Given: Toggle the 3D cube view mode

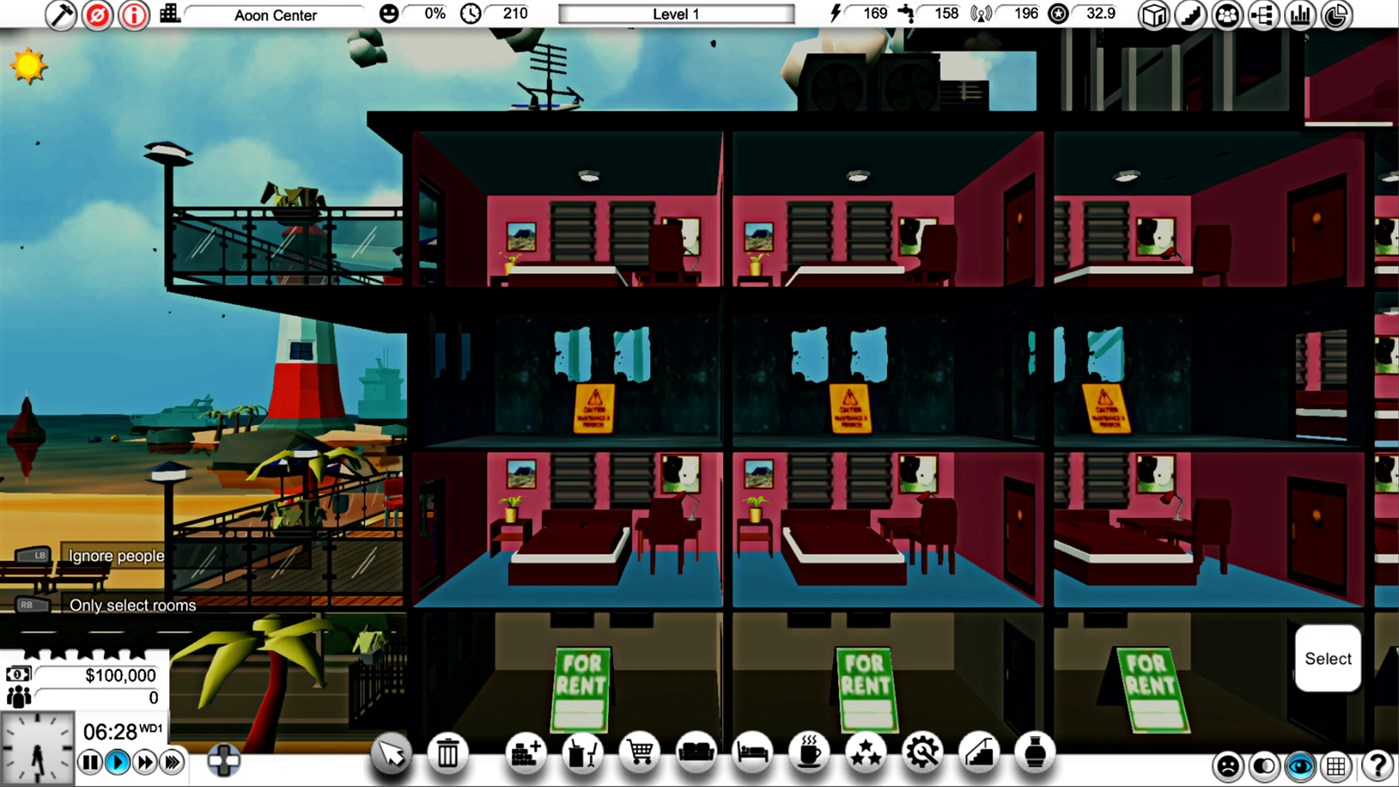Looking at the screenshot, I should tap(1153, 14).
